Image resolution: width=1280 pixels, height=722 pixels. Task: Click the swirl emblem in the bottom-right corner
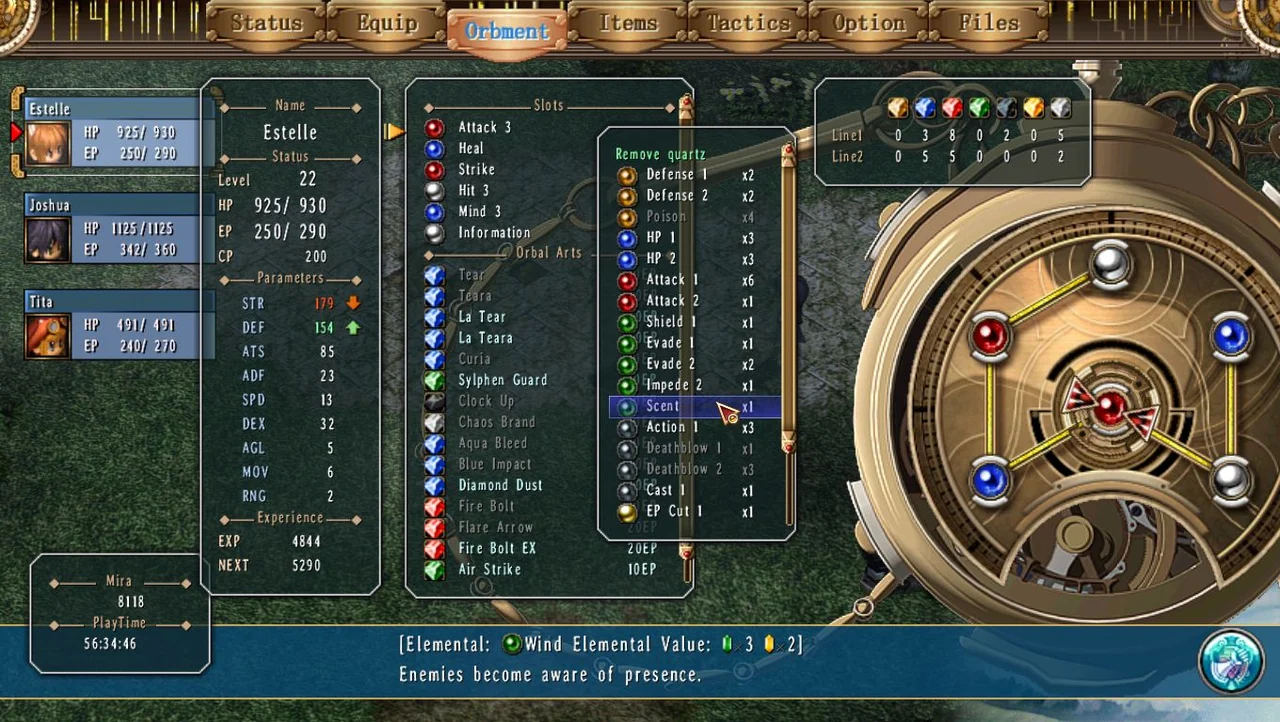point(1231,660)
